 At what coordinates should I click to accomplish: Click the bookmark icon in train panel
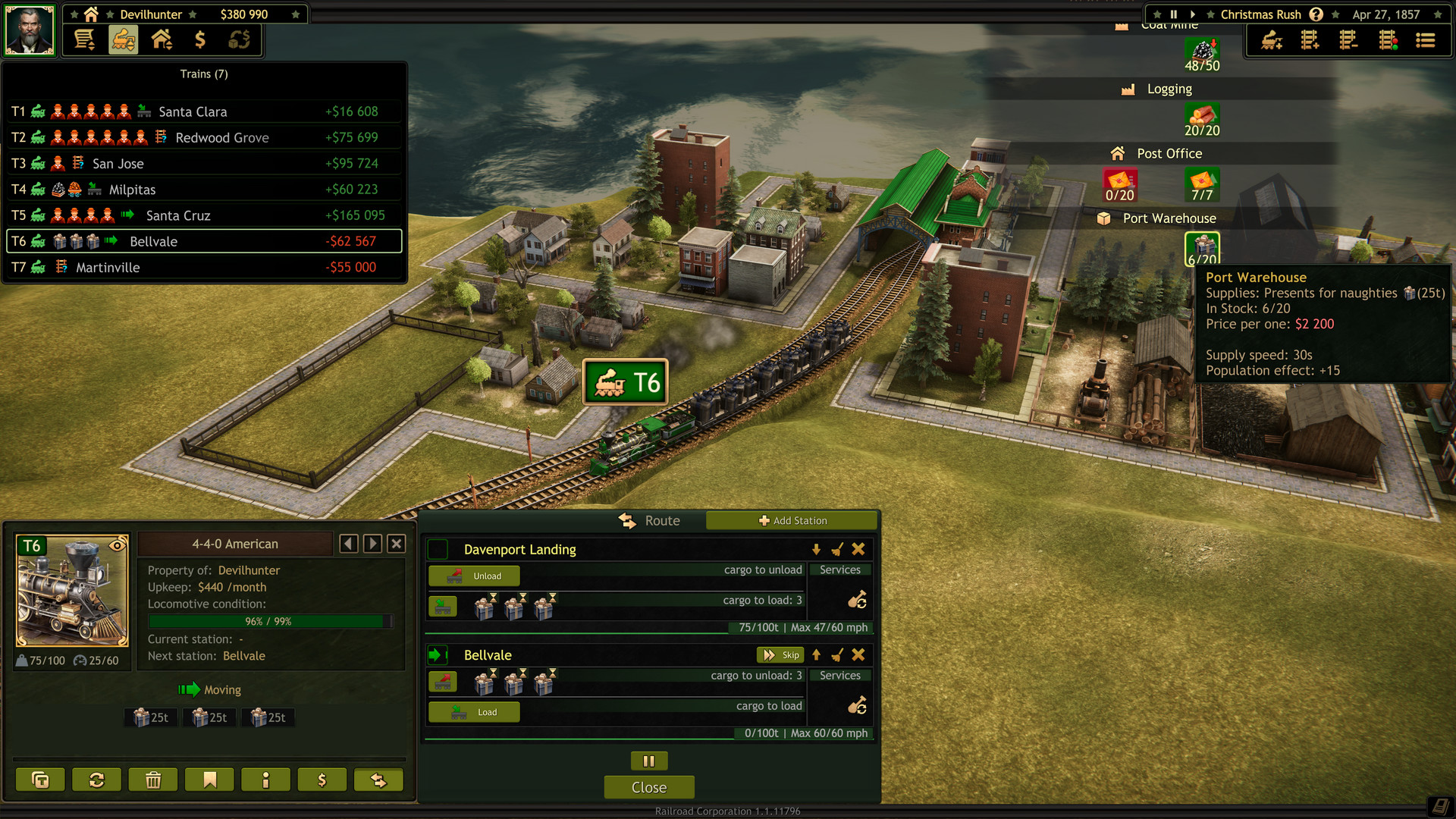pos(209,779)
